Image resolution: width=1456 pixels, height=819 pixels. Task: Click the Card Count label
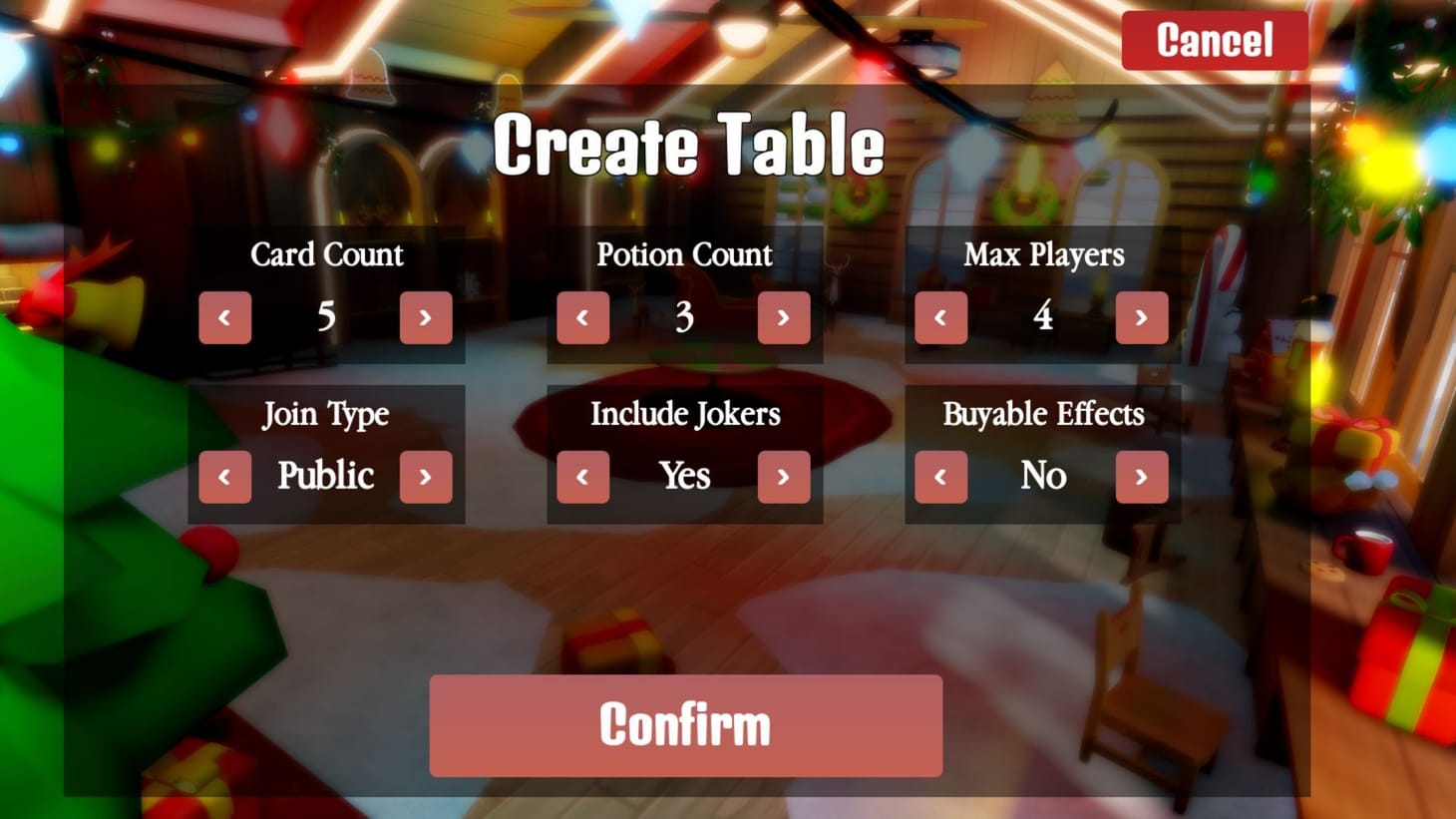327,255
